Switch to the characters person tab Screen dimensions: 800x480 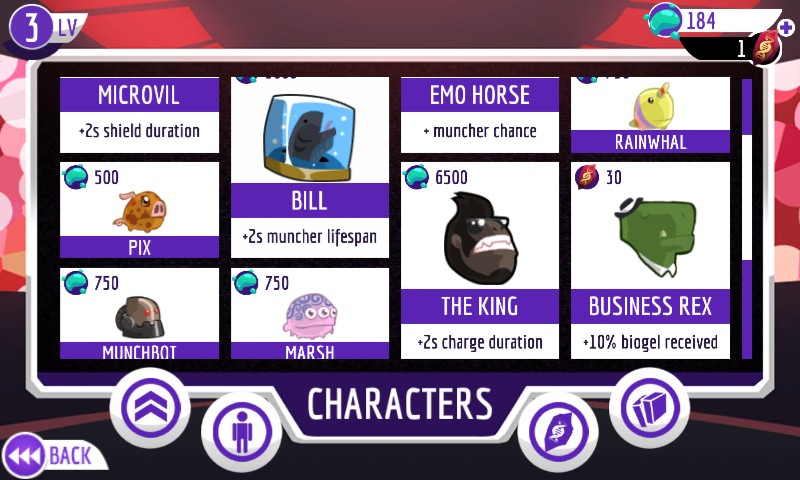click(242, 433)
